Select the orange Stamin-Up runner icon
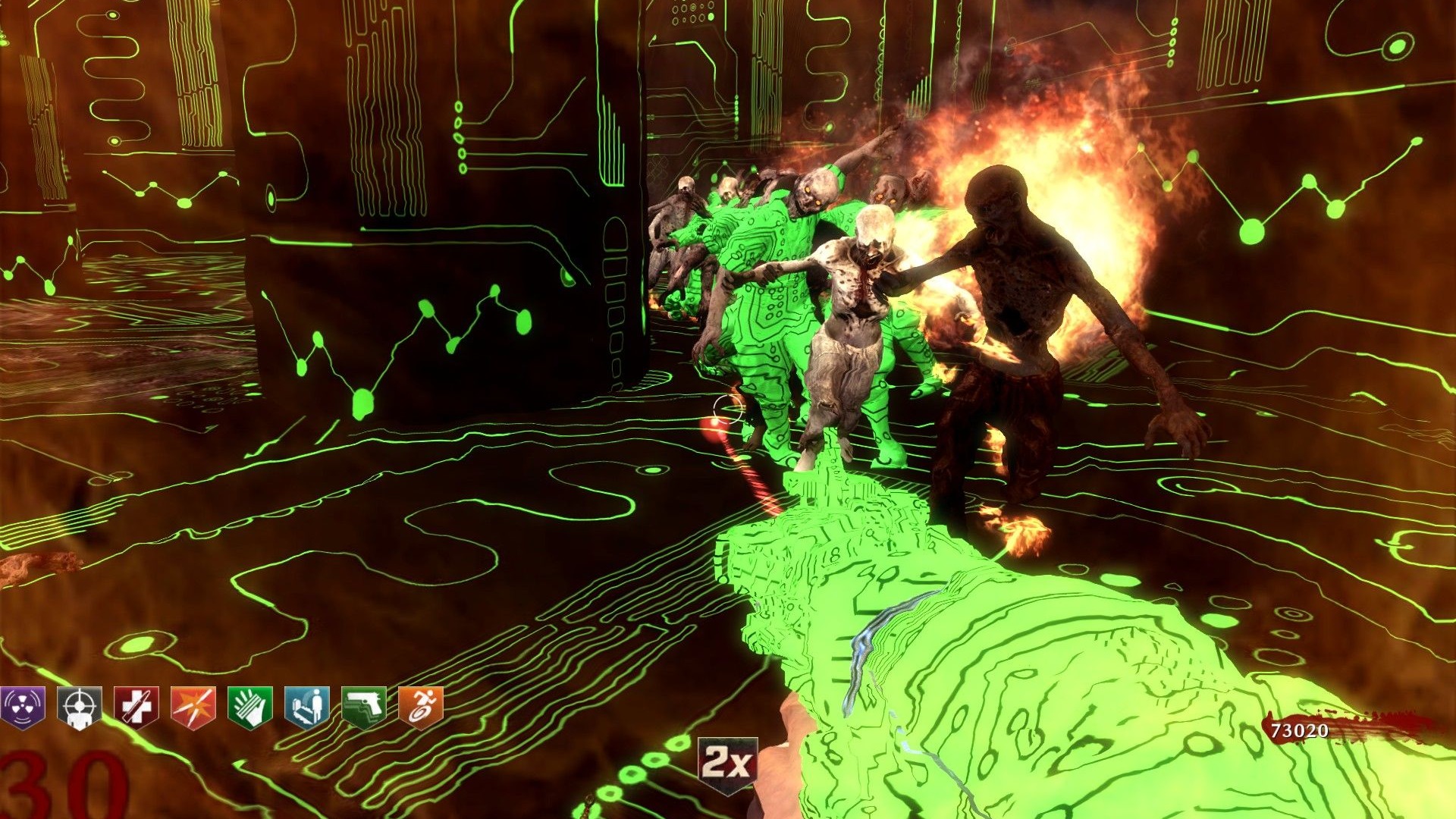This screenshot has height=819, width=1456. pyautogui.click(x=421, y=707)
